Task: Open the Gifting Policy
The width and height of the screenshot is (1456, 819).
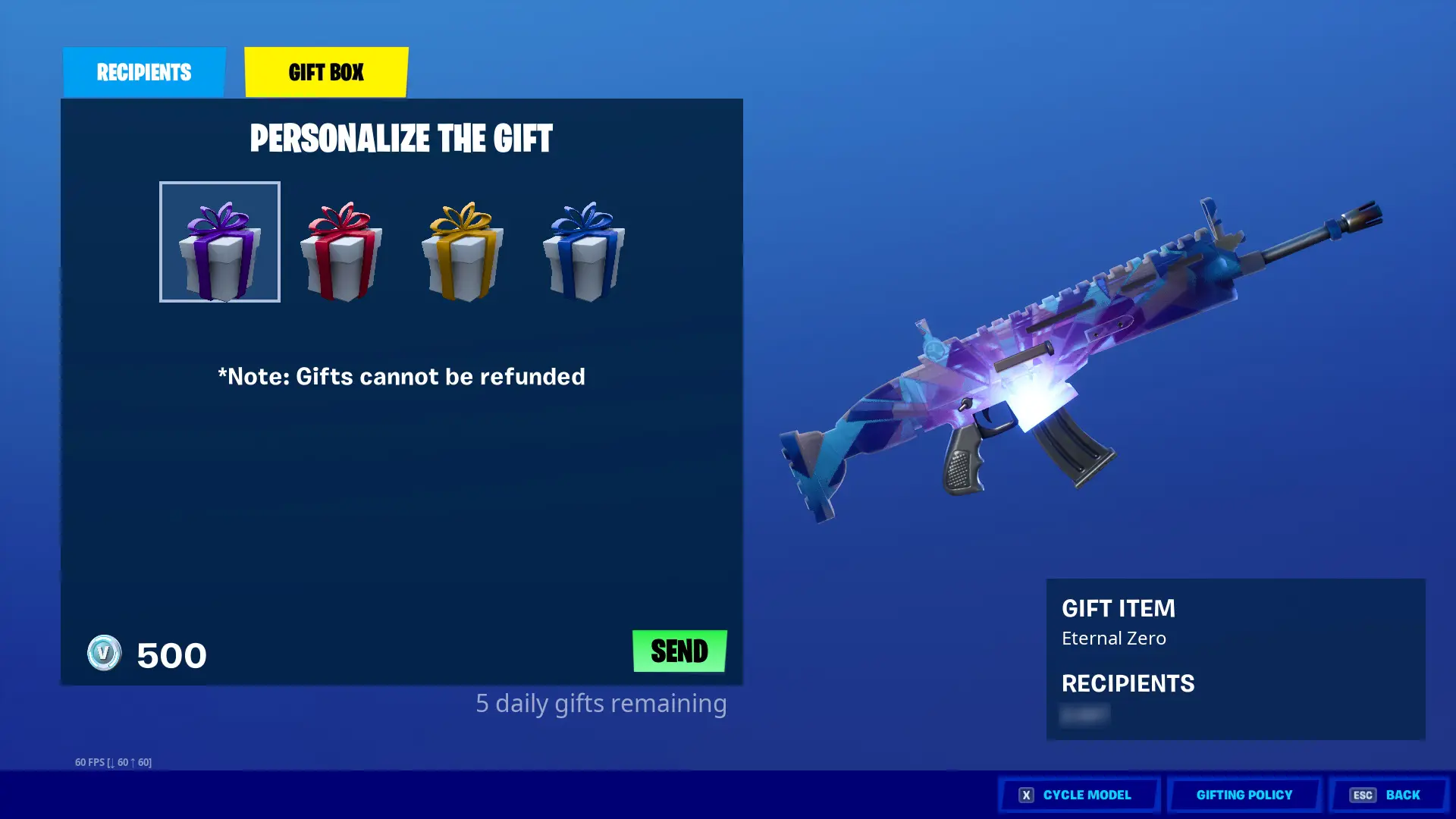Action: (x=1244, y=795)
